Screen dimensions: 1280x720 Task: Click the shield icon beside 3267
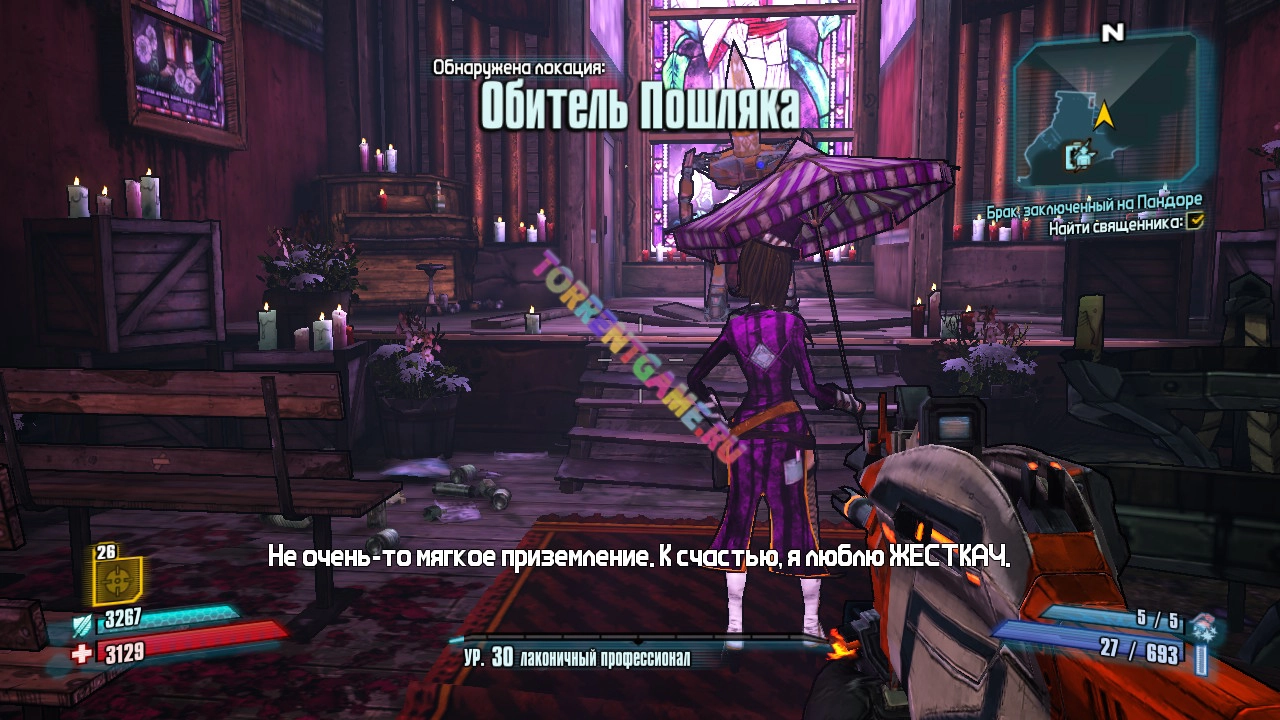[82, 625]
